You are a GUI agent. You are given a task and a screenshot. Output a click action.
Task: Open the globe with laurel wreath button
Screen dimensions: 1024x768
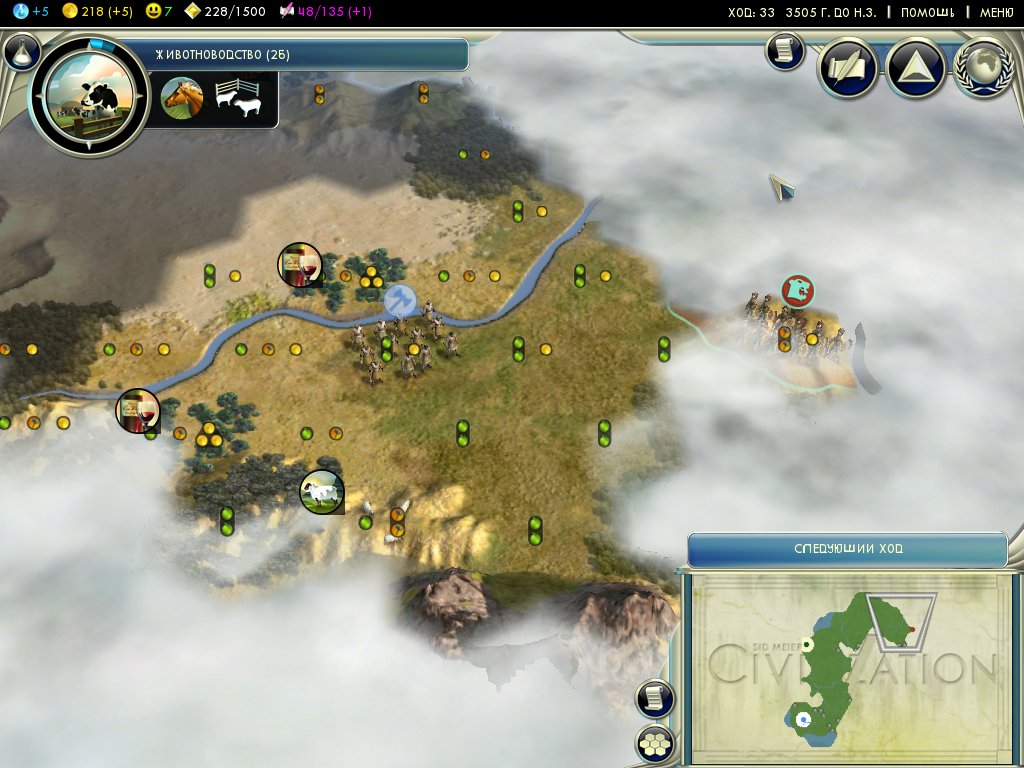coord(984,69)
